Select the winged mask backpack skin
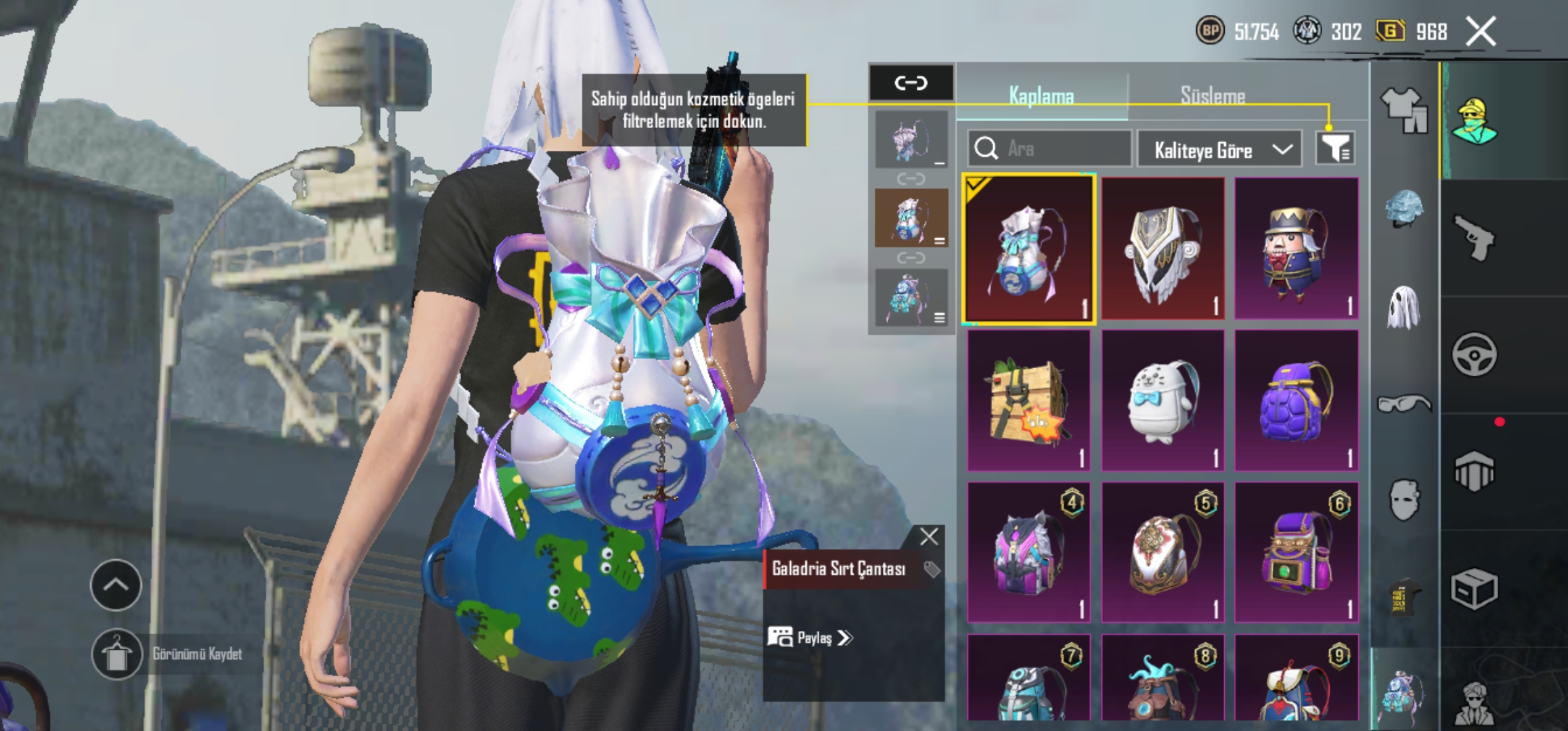The image size is (1568, 731). [1162, 248]
